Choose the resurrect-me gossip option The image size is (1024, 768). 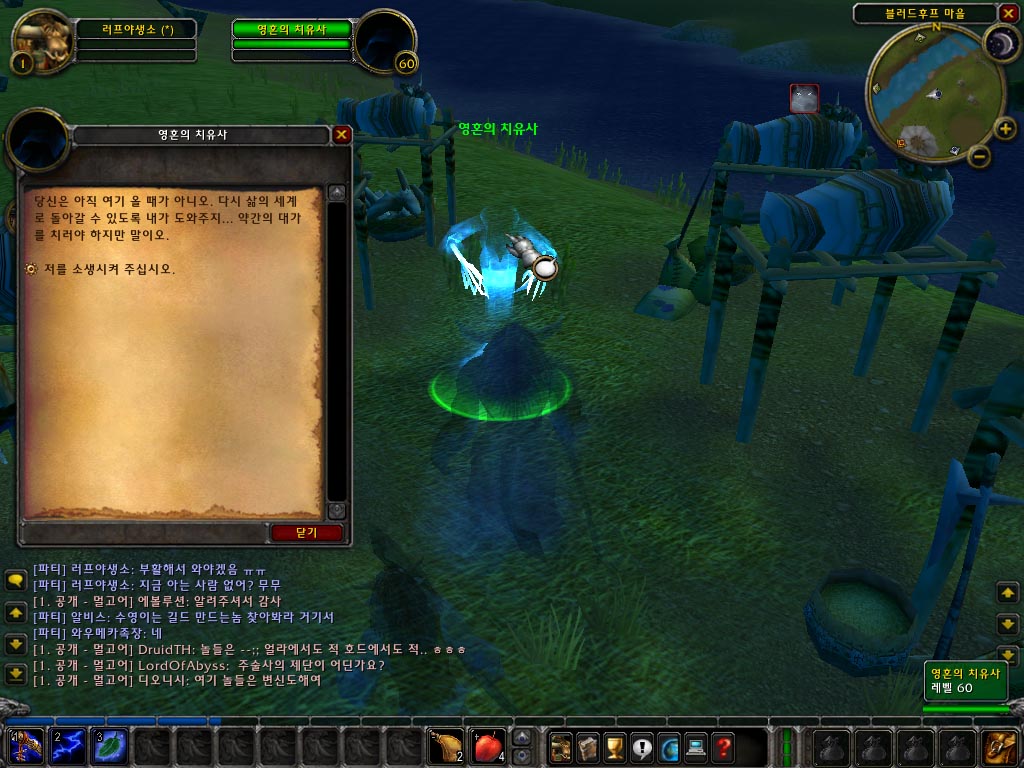110,269
